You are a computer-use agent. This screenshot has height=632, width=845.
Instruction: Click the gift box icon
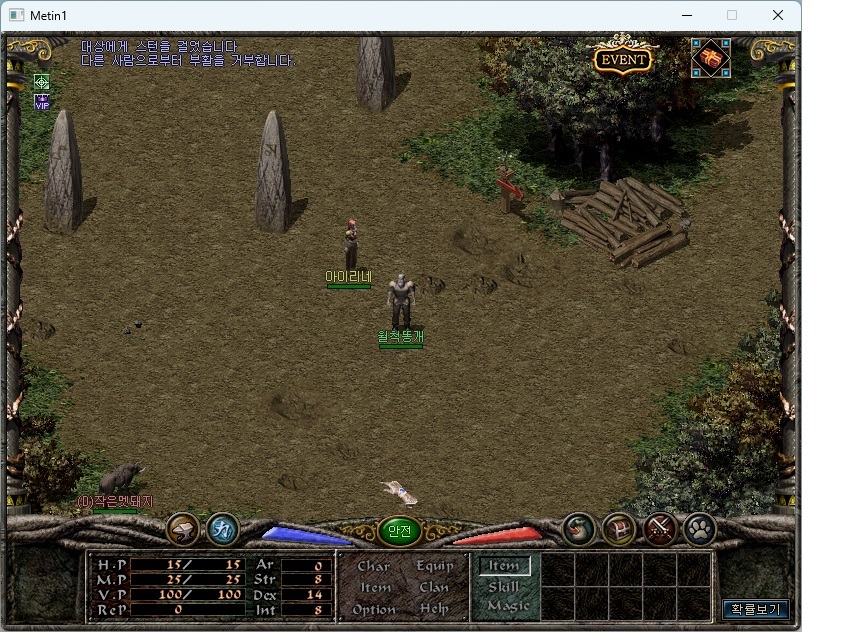click(x=711, y=58)
